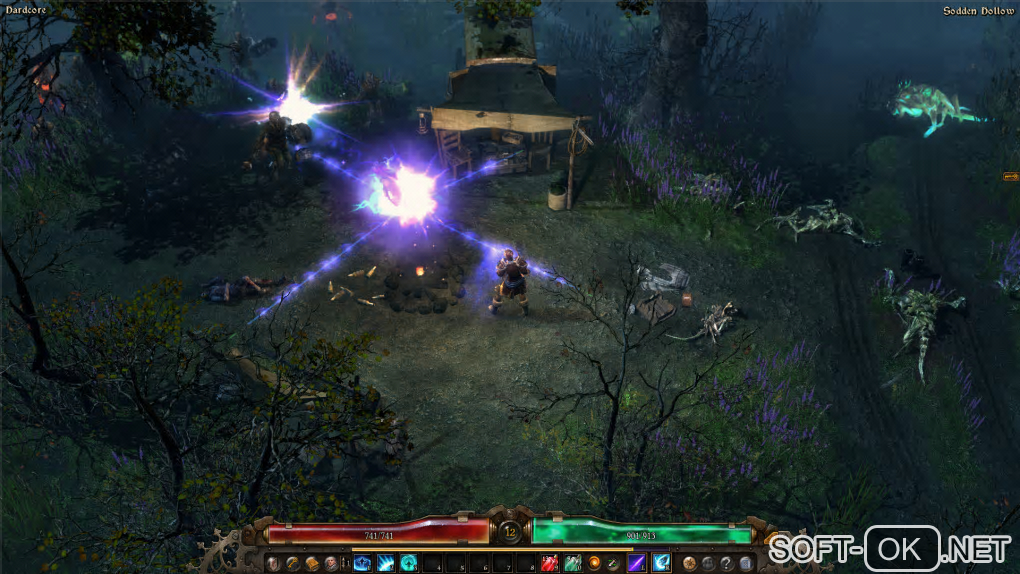
Task: Select the character portrait button
Action: [x=330, y=563]
